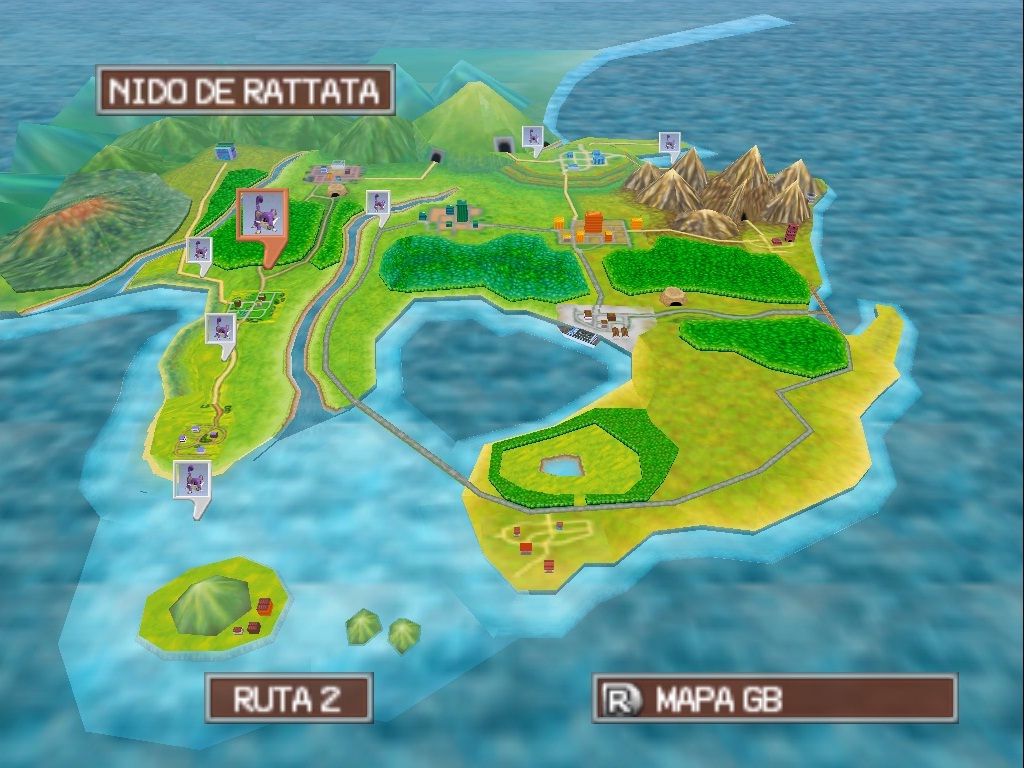
Task: Select the orange highlighted Rattata nest marker
Action: tap(262, 214)
